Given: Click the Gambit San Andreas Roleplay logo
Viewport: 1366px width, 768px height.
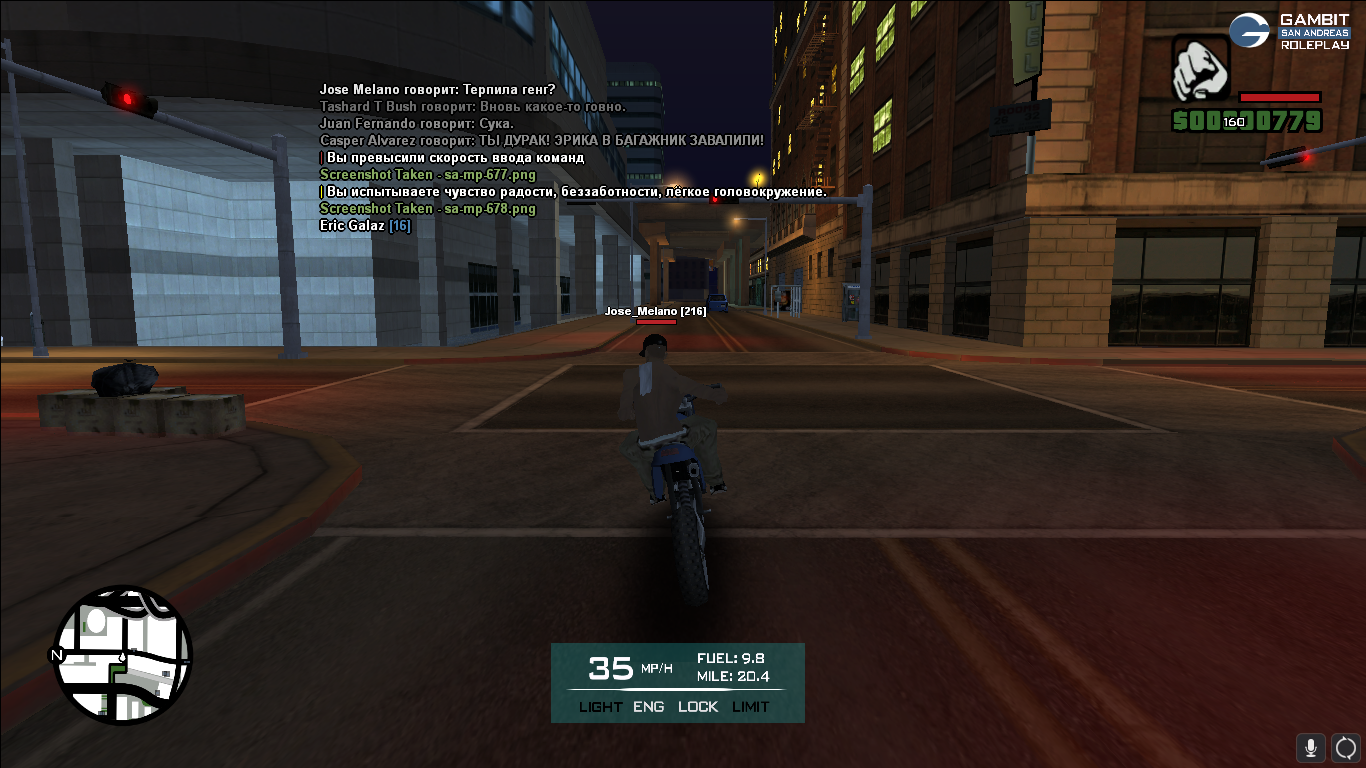Looking at the screenshot, I should pos(1289,31).
